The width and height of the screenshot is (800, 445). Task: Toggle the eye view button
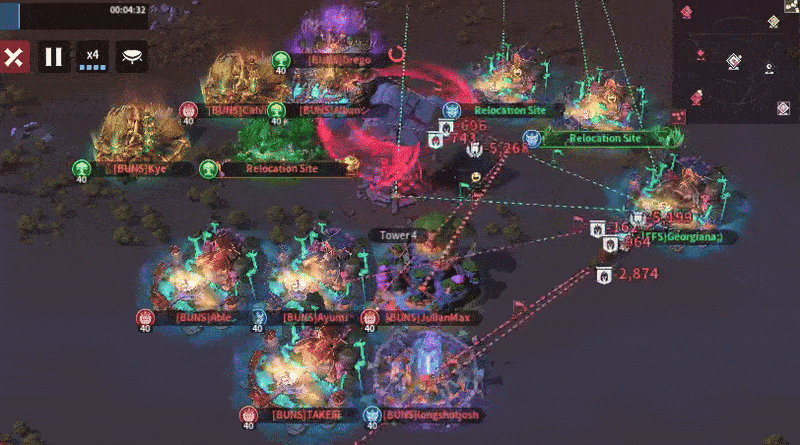pyautogui.click(x=132, y=57)
